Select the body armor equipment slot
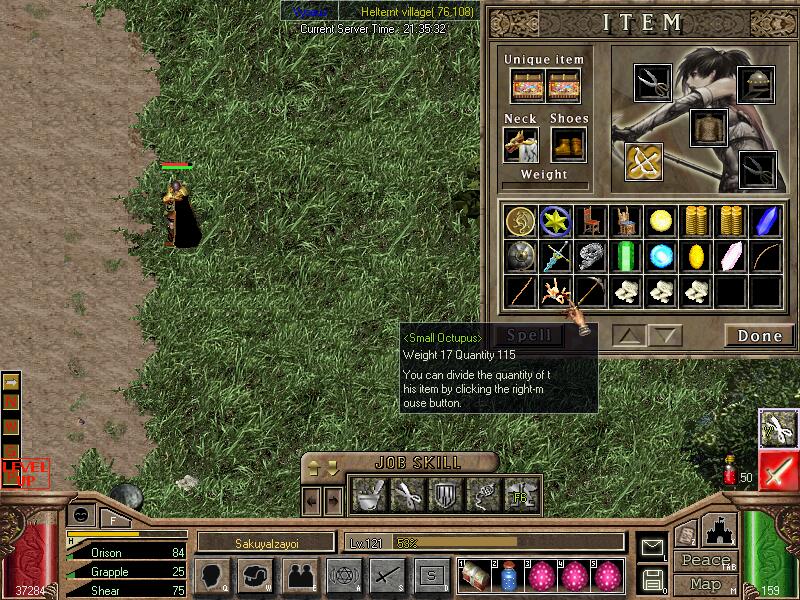This screenshot has height=600, width=800. (x=709, y=128)
